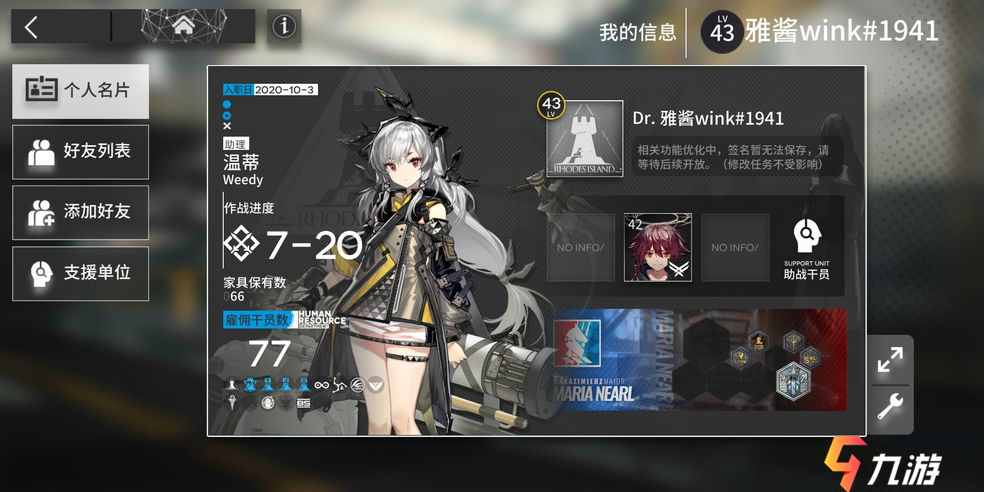Viewport: 984px width, 492px height.
Task: Click the assistant 温蒂 Weedy label
Action: 243,170
